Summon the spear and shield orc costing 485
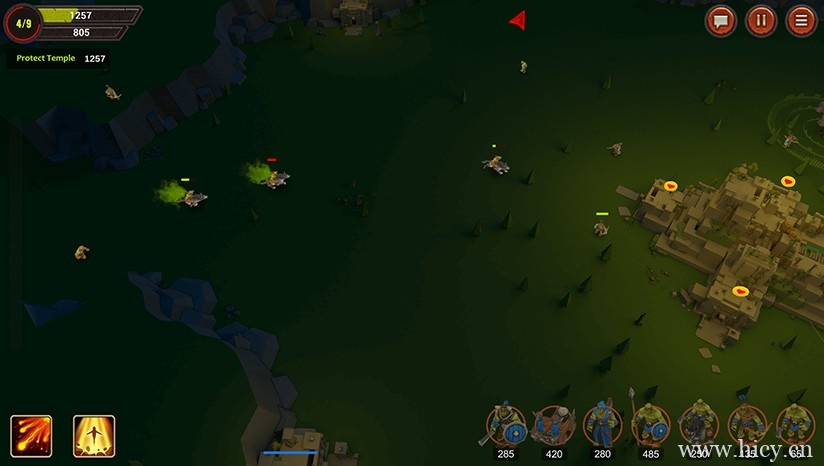The image size is (824, 466). tap(650, 426)
